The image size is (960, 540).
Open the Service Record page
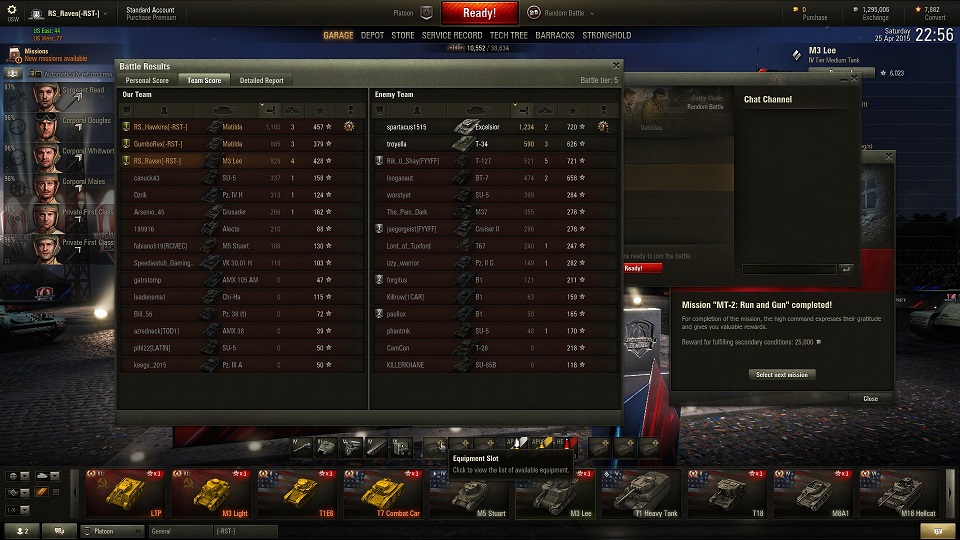pyautogui.click(x=452, y=35)
